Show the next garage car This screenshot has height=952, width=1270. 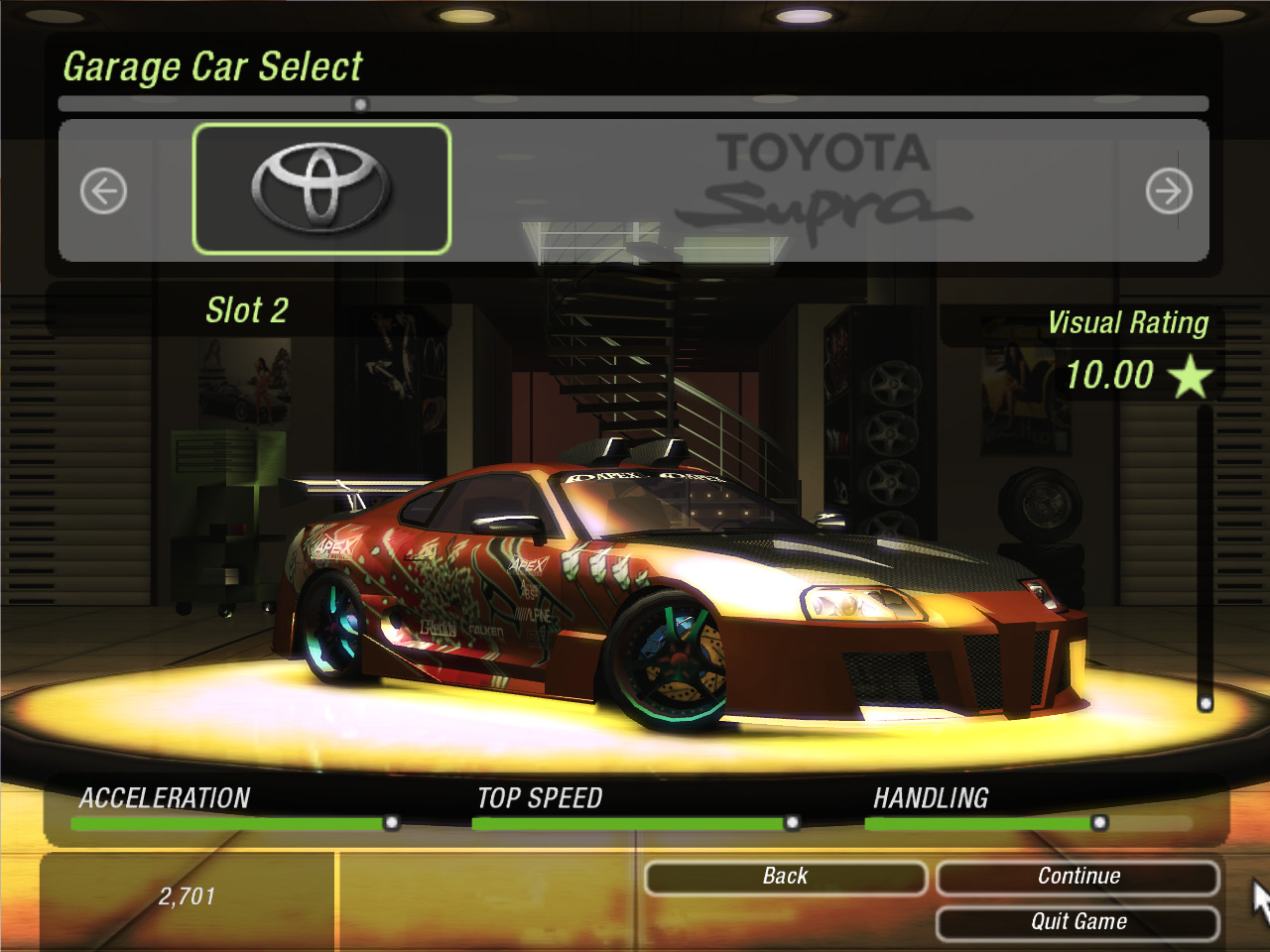[x=1168, y=191]
